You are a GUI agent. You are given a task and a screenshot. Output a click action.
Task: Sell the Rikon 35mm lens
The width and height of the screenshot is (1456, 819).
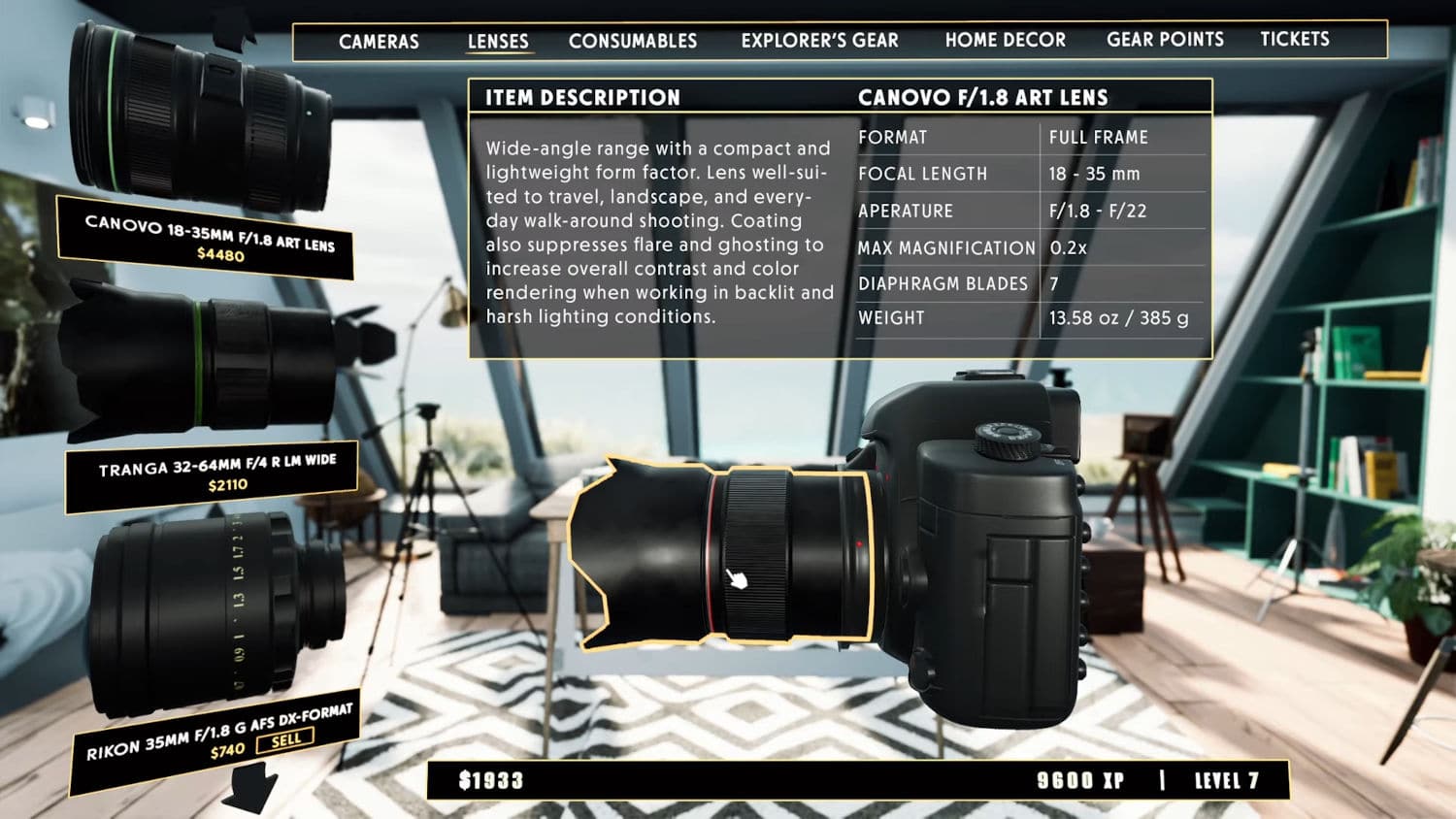[285, 741]
